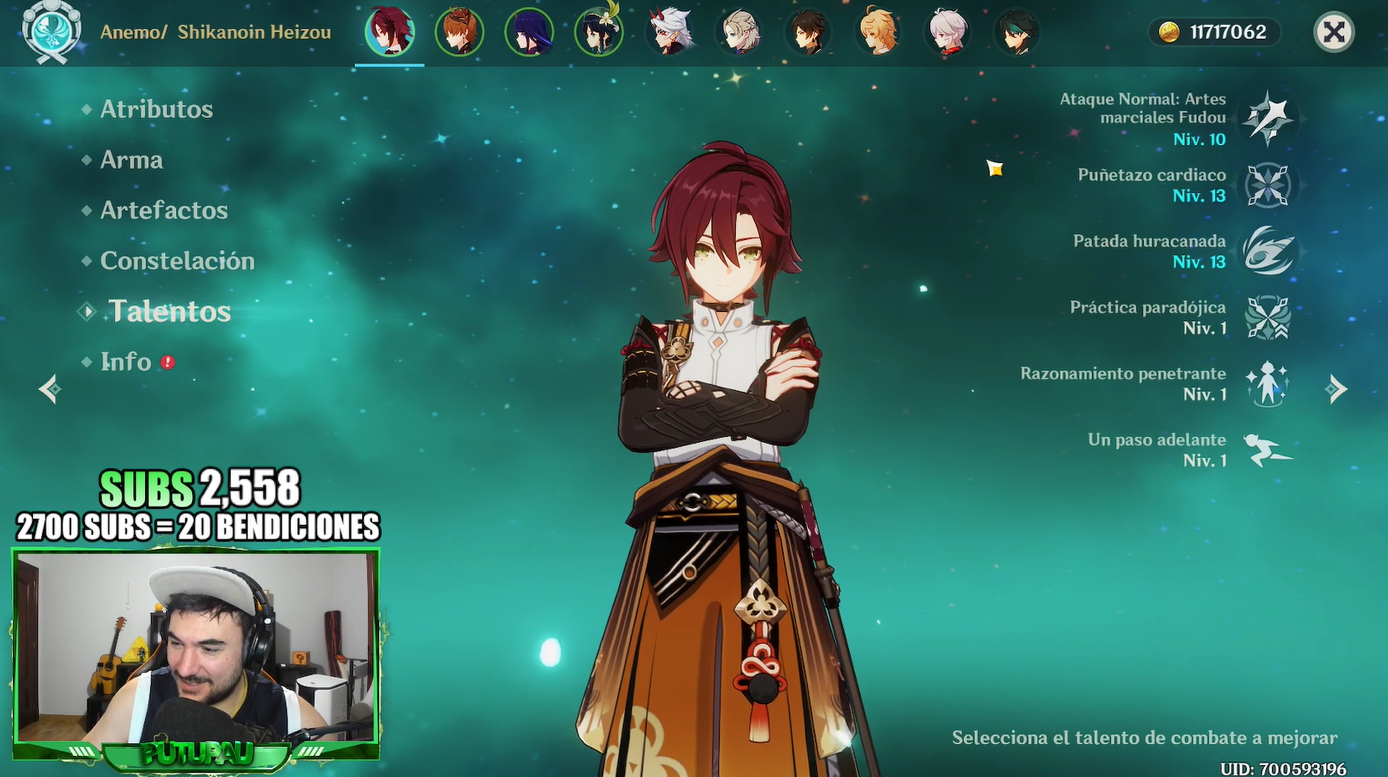Switch to the Venti character portrait
Image resolution: width=1388 pixels, height=777 pixels.
[599, 32]
